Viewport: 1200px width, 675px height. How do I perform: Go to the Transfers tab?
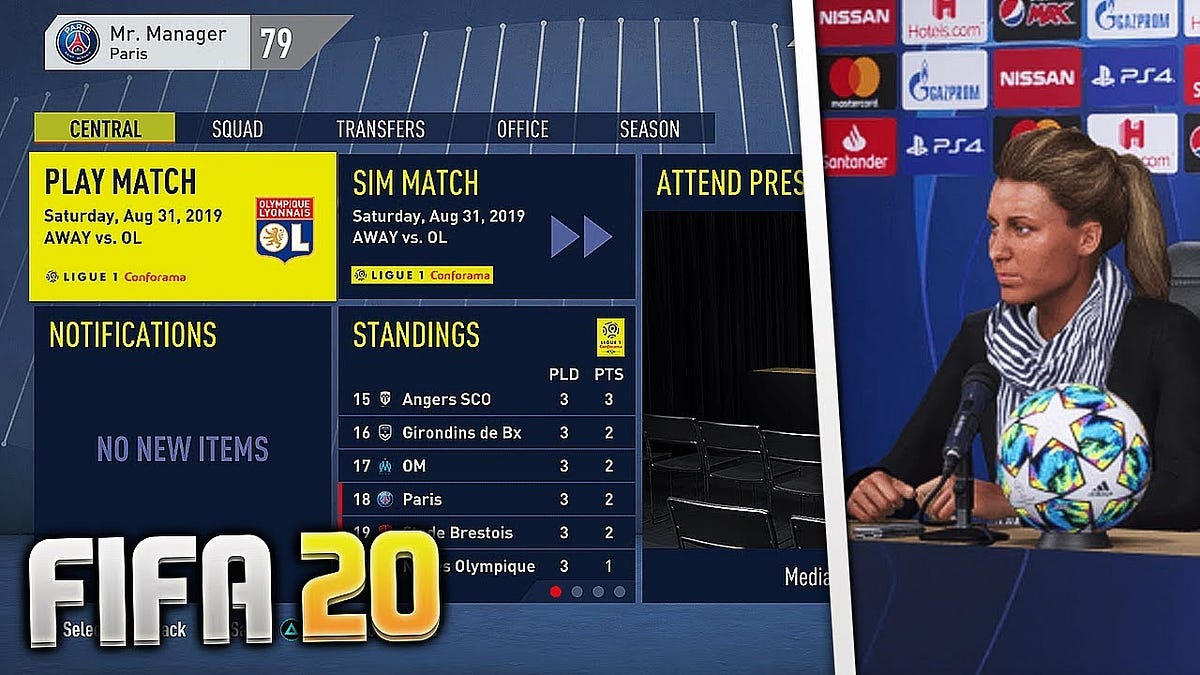(x=380, y=129)
